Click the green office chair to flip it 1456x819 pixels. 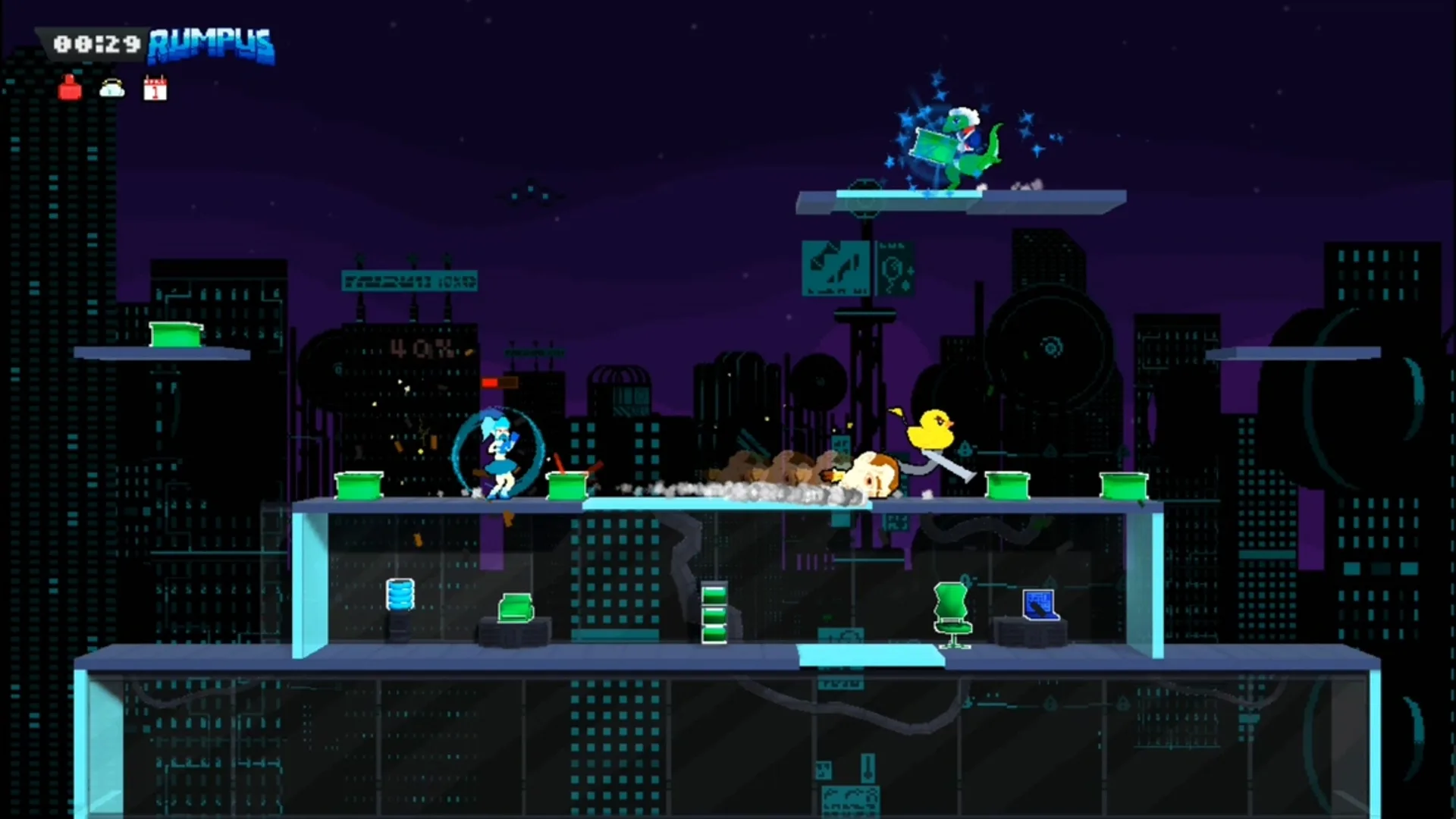[x=954, y=610]
